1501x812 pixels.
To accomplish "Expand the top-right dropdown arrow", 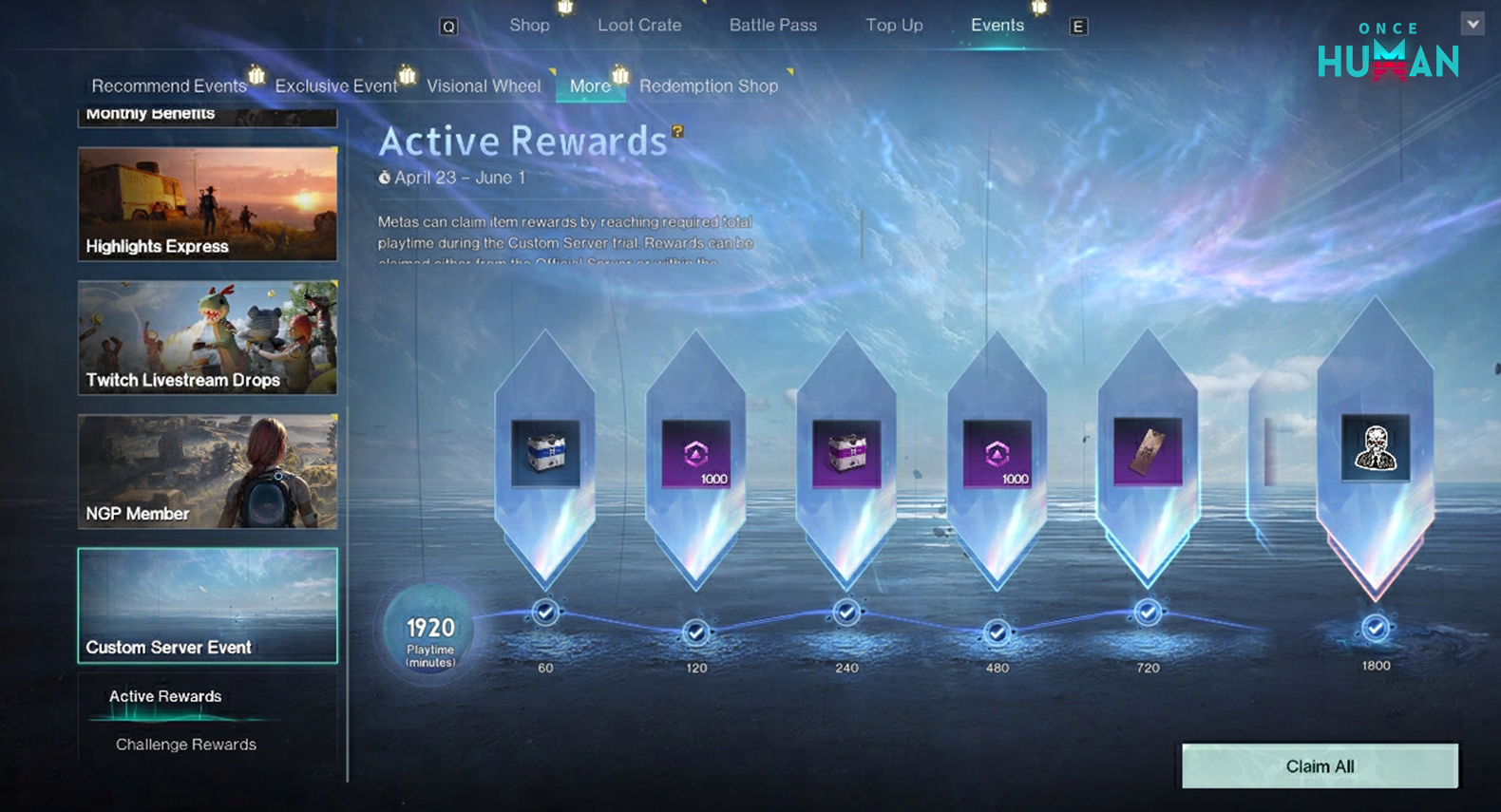I will pos(1472,24).
